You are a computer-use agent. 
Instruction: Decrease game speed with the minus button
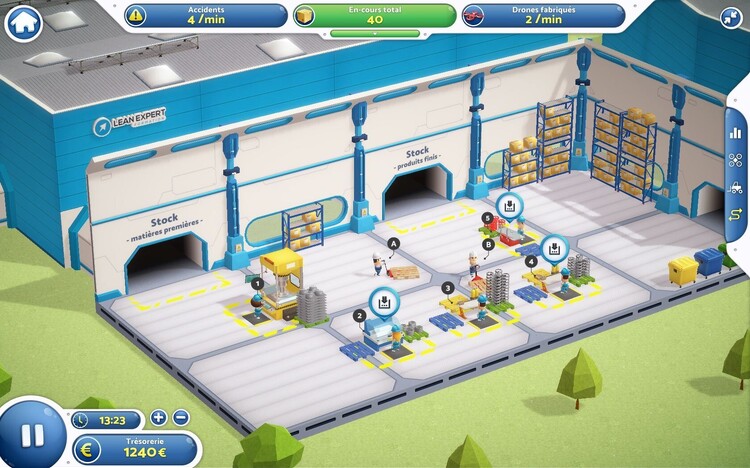coord(180,418)
